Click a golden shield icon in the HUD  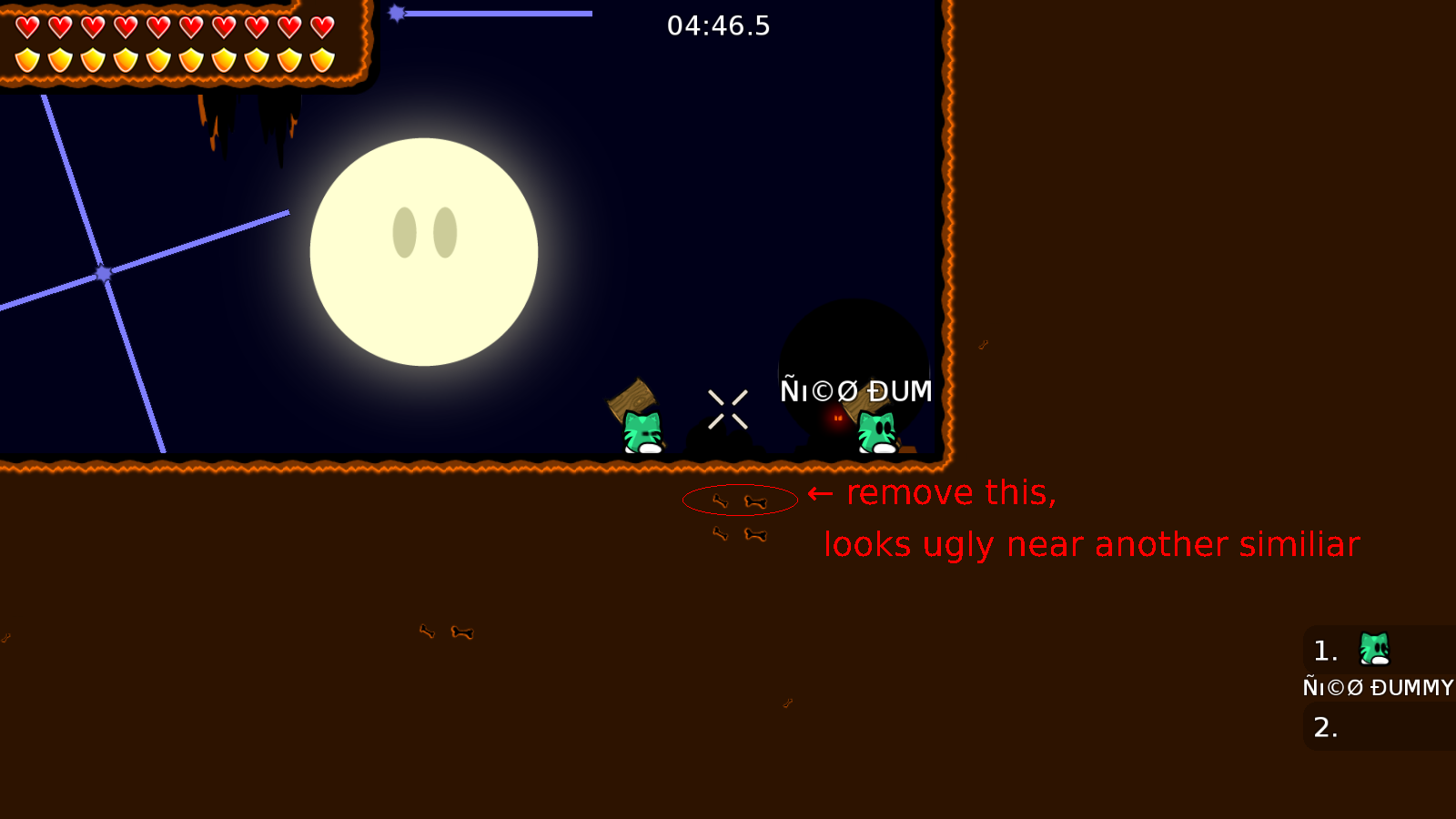(x=26, y=56)
